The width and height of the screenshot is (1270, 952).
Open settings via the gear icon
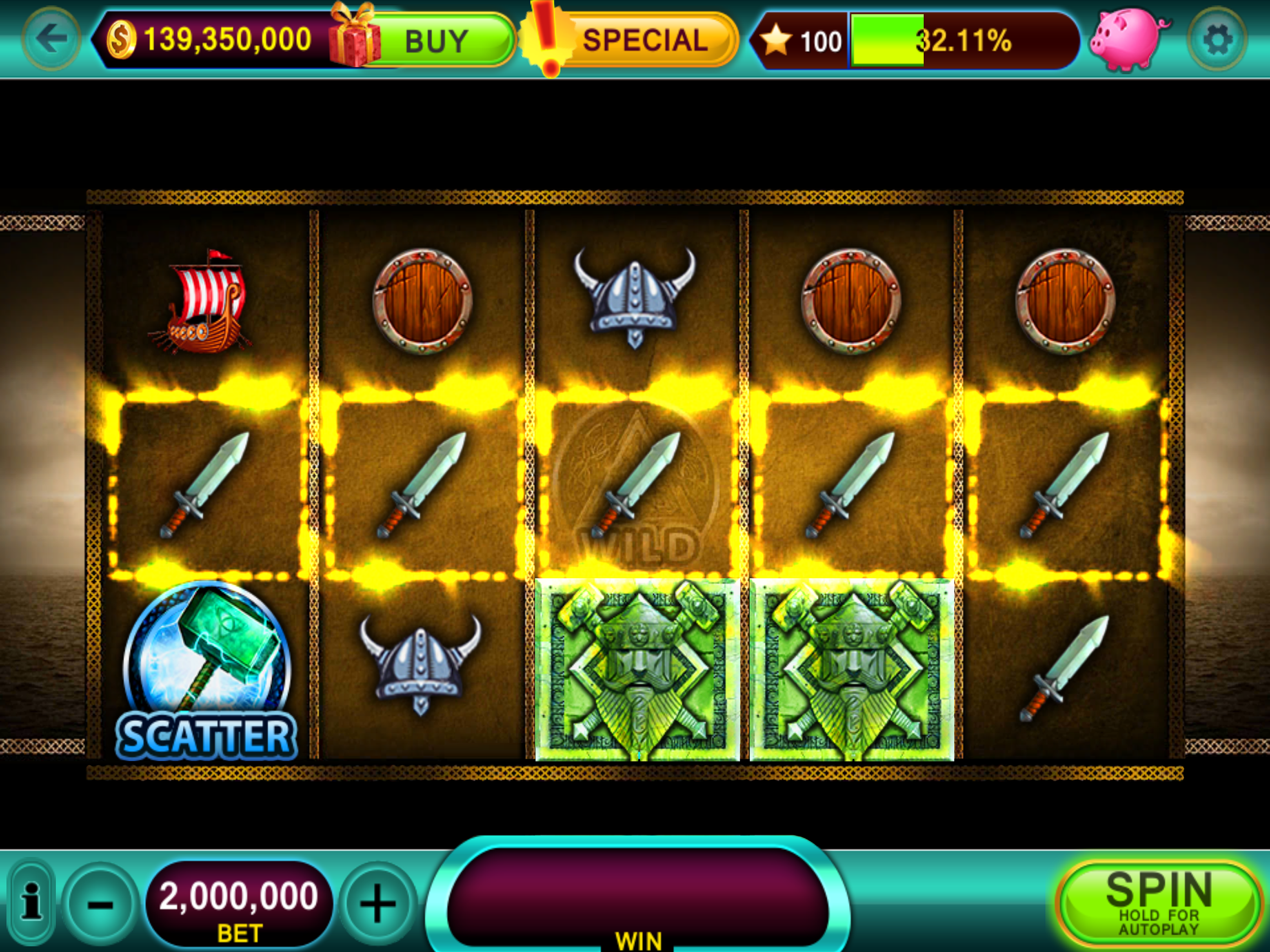tap(1217, 39)
